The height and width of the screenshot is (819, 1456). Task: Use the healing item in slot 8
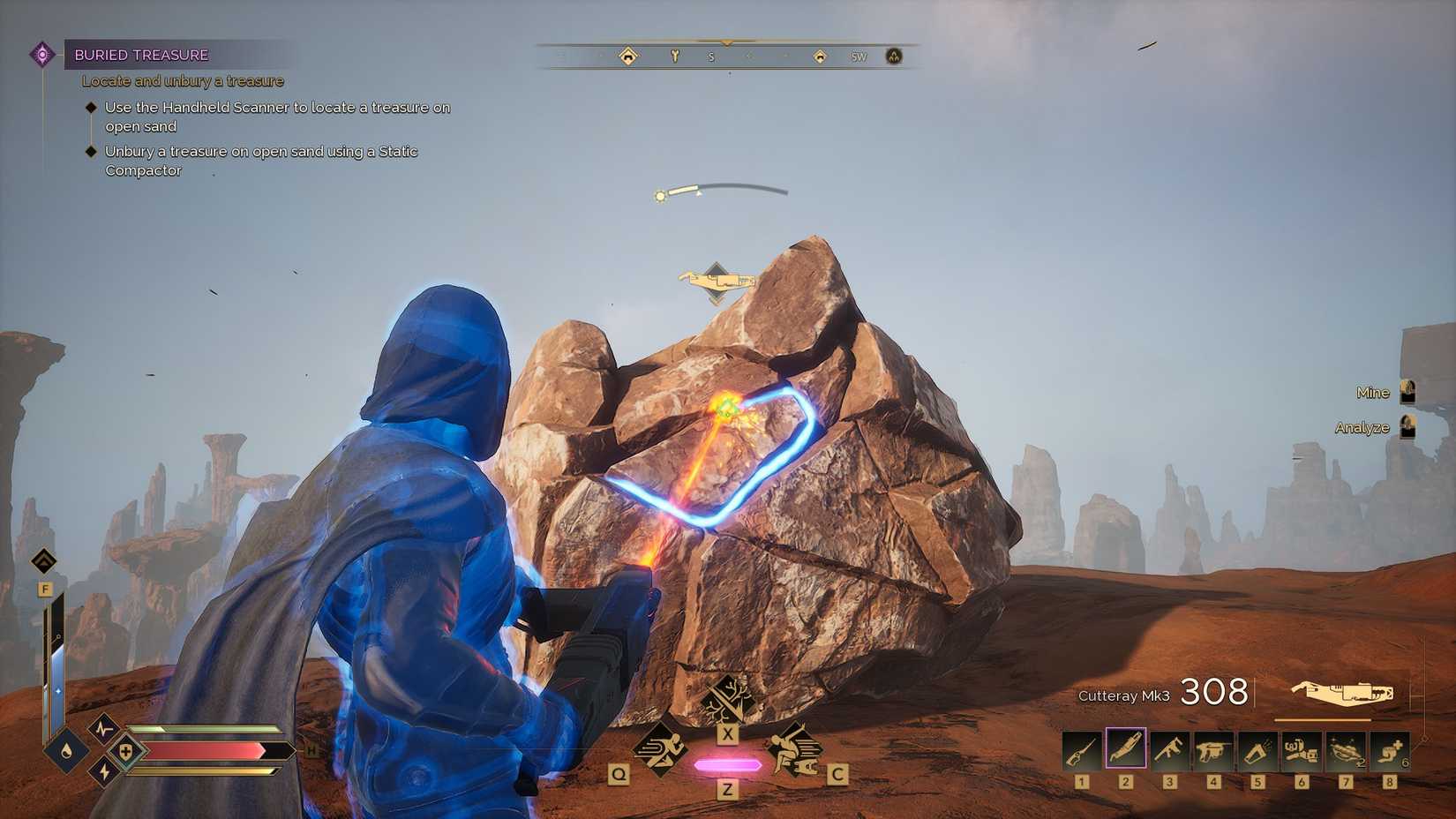[1387, 748]
